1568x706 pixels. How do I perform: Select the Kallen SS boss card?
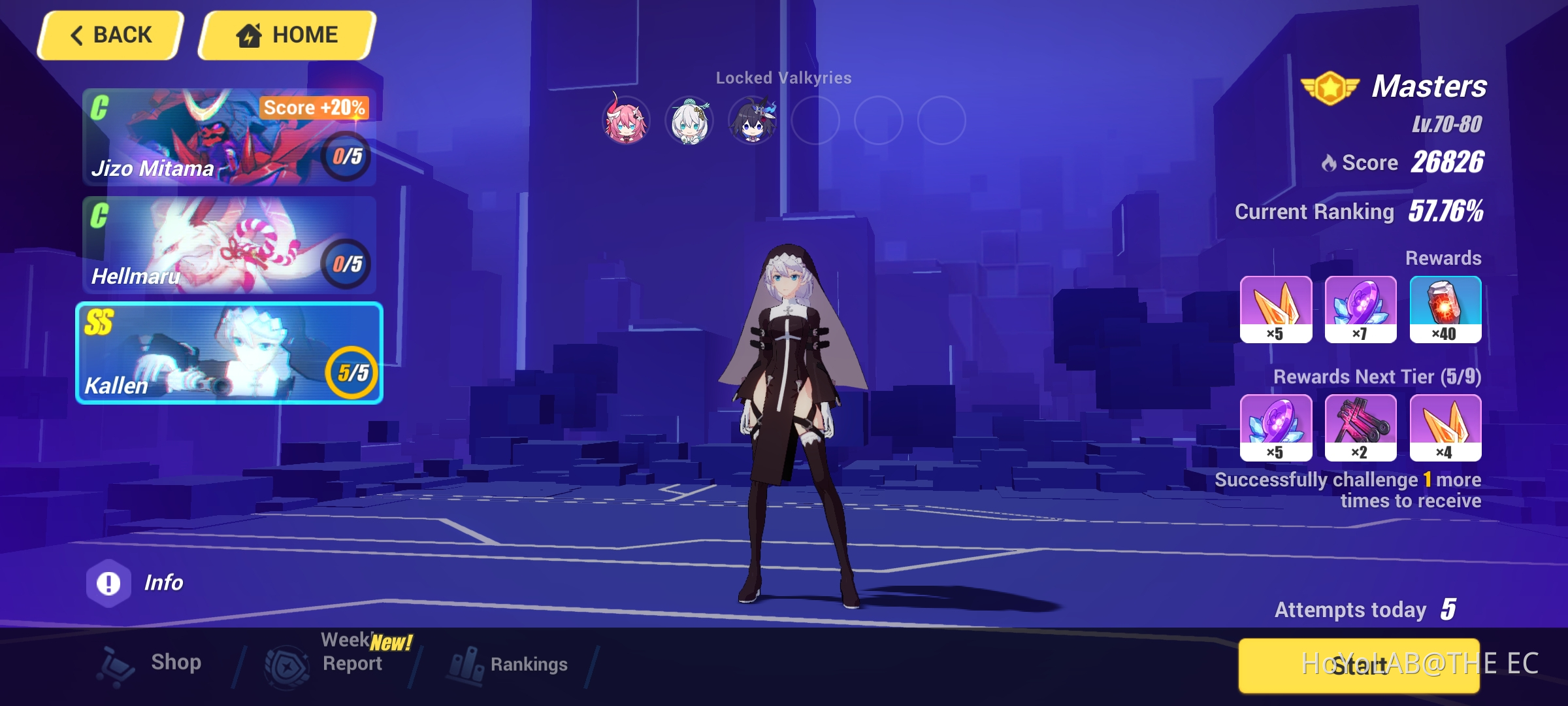click(x=227, y=353)
